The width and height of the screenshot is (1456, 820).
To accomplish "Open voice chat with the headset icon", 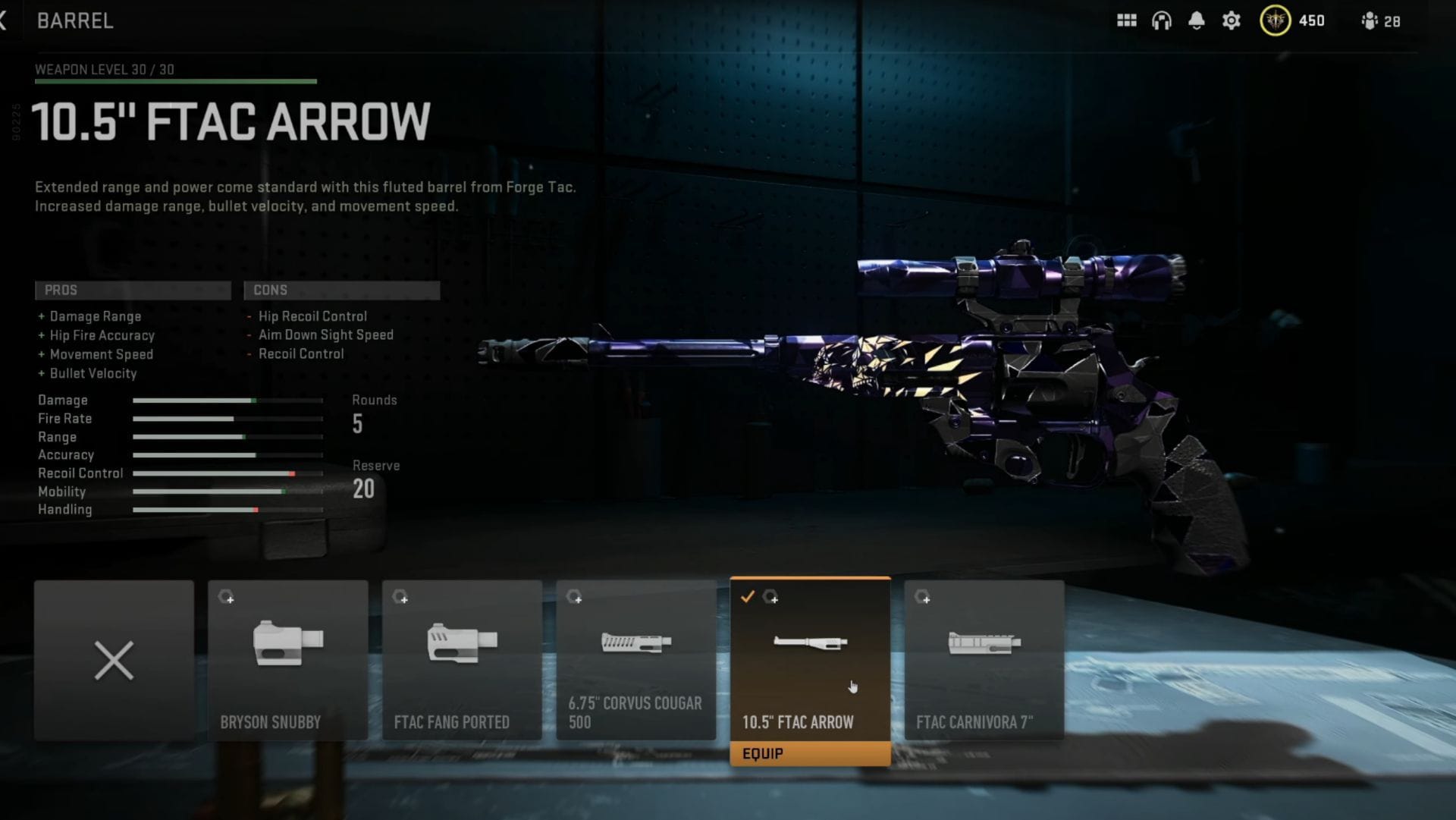I will click(x=1163, y=20).
